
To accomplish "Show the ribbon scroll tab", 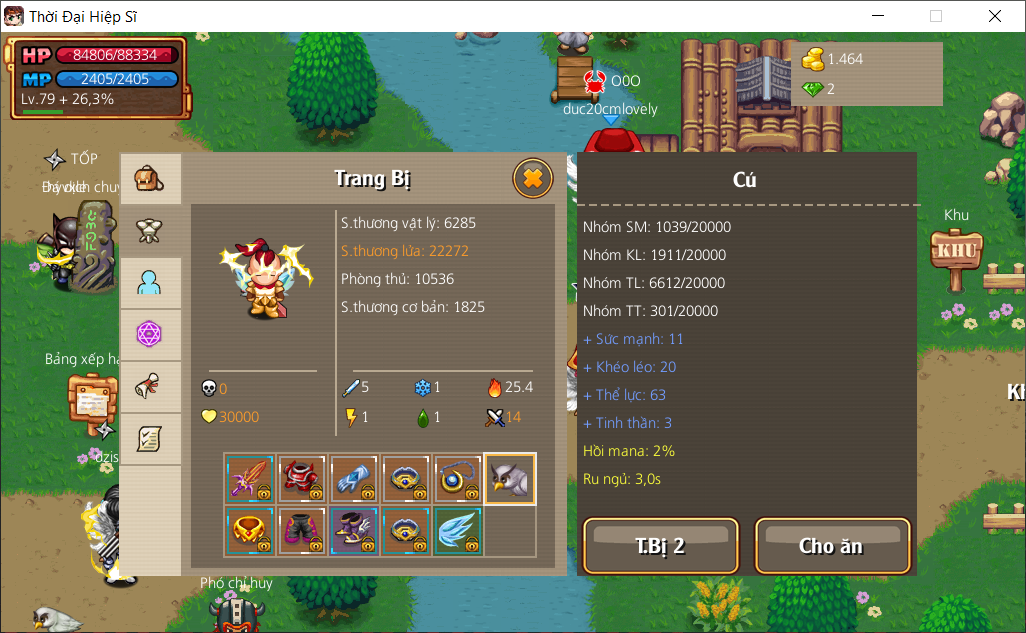I will (x=150, y=387).
